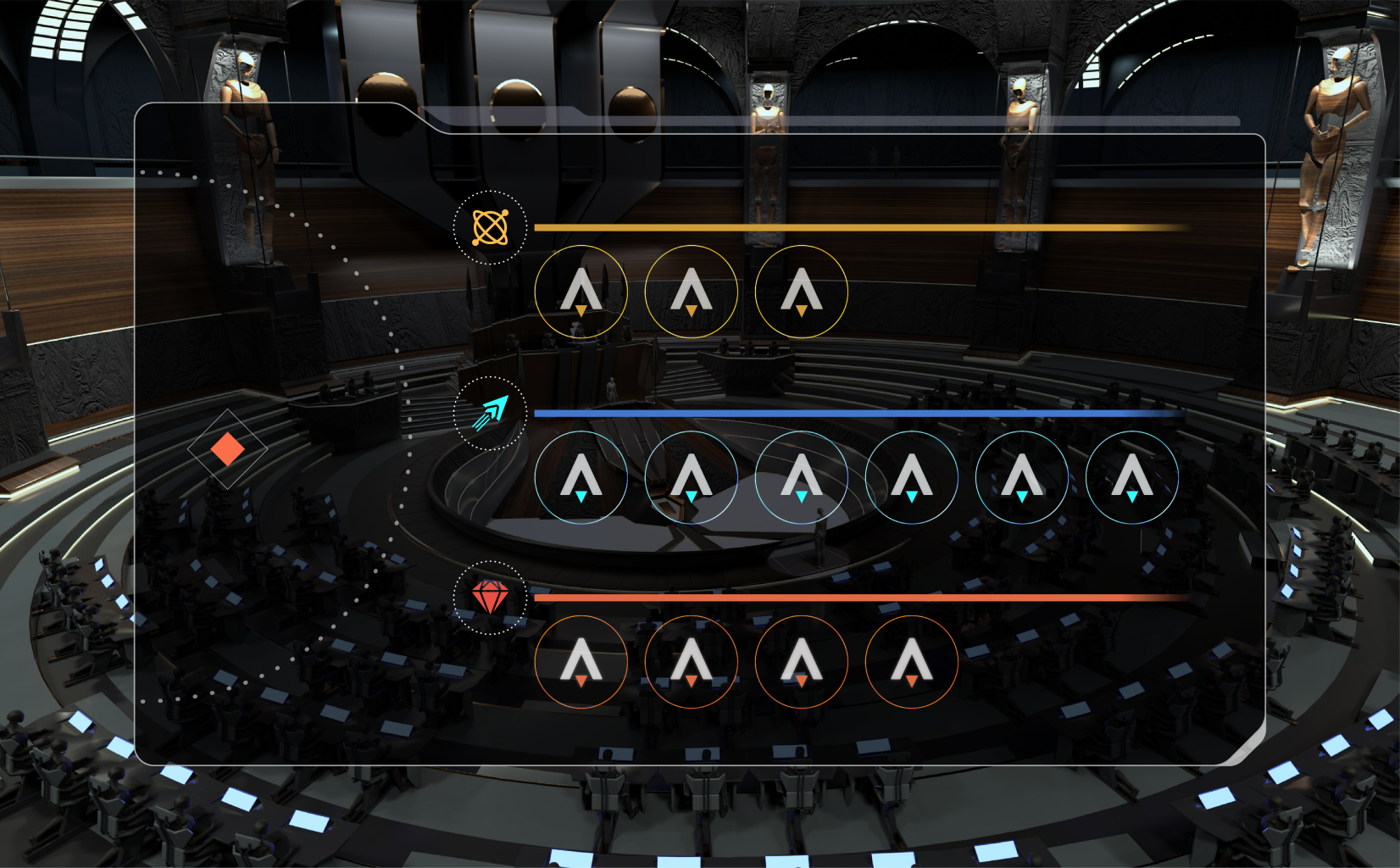Viewport: 1400px width, 868px height.
Task: Click the second avatar badge in the orange row
Action: click(691, 662)
